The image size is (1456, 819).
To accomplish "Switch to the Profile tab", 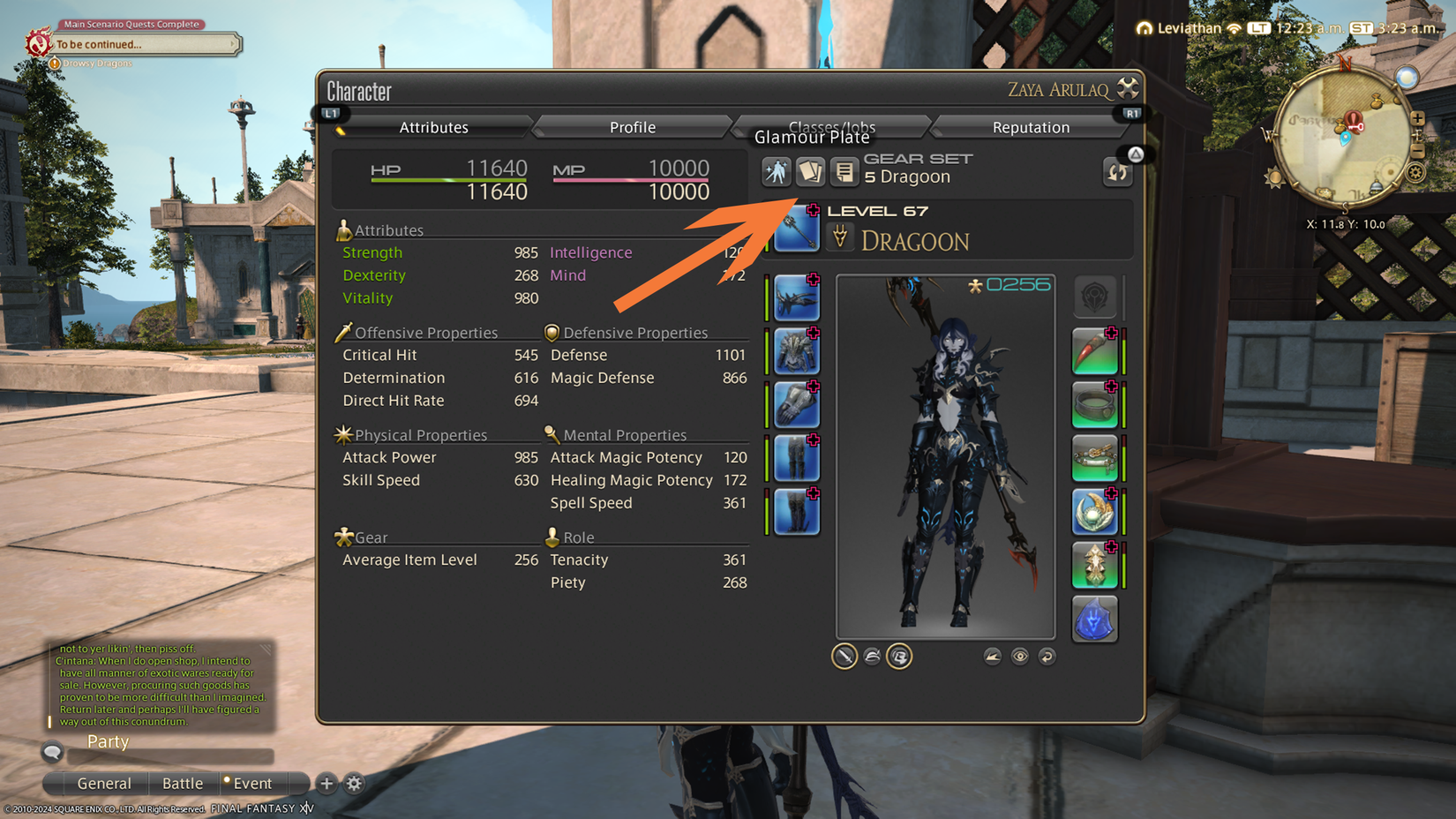I will click(632, 127).
